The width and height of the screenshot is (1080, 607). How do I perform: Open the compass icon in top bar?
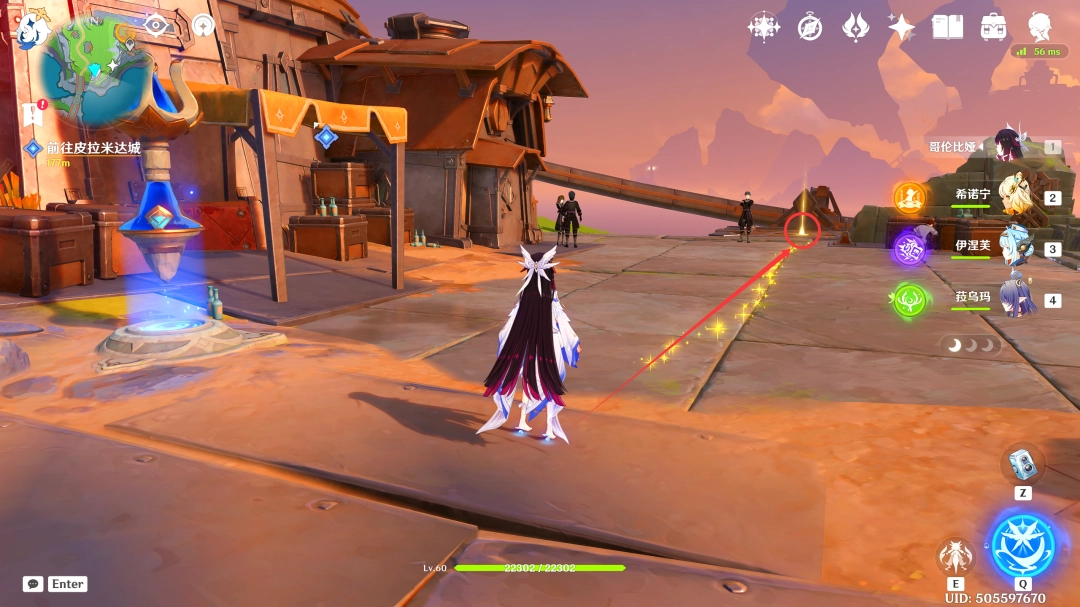pos(810,27)
